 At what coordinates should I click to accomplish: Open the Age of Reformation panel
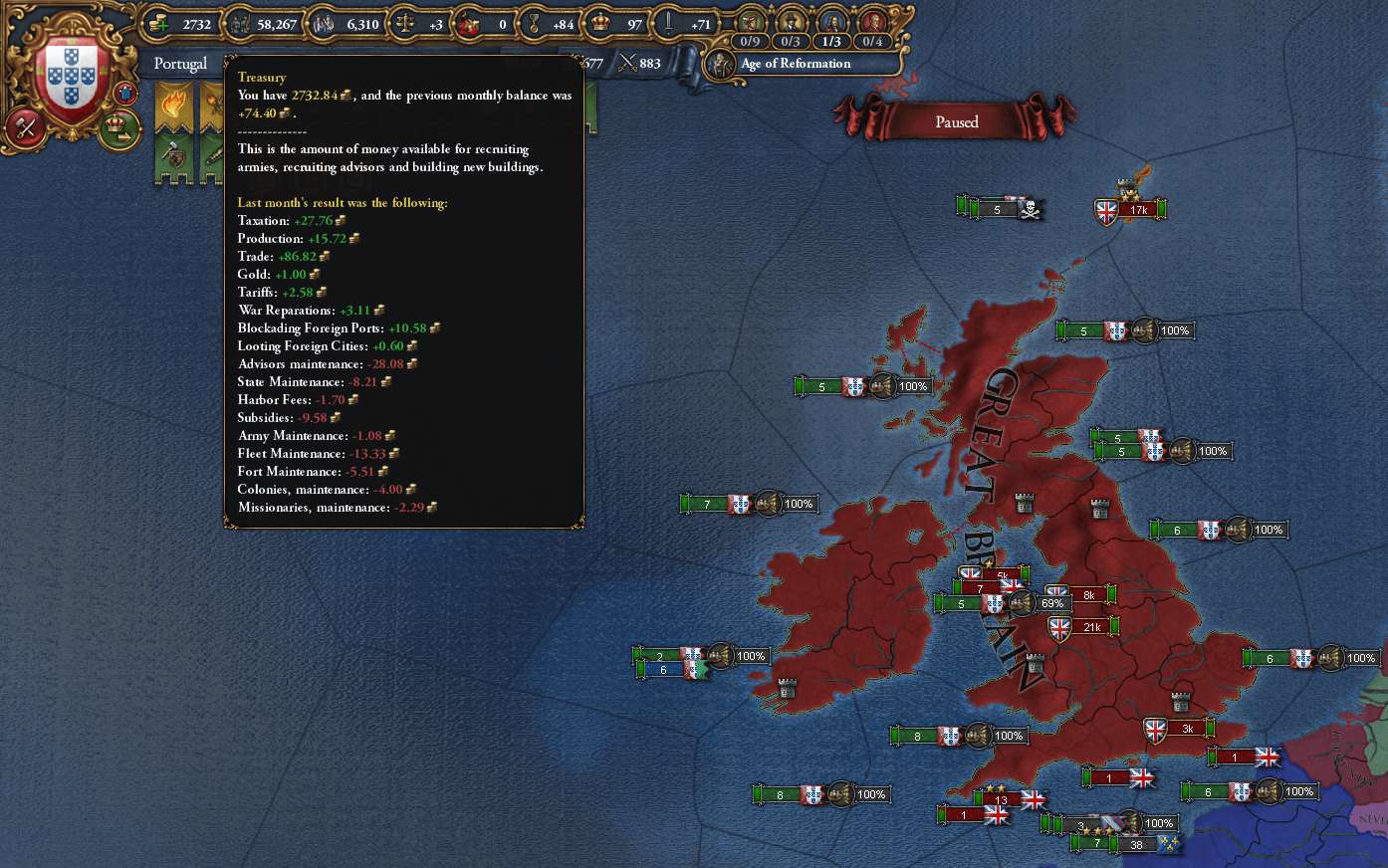(795, 64)
